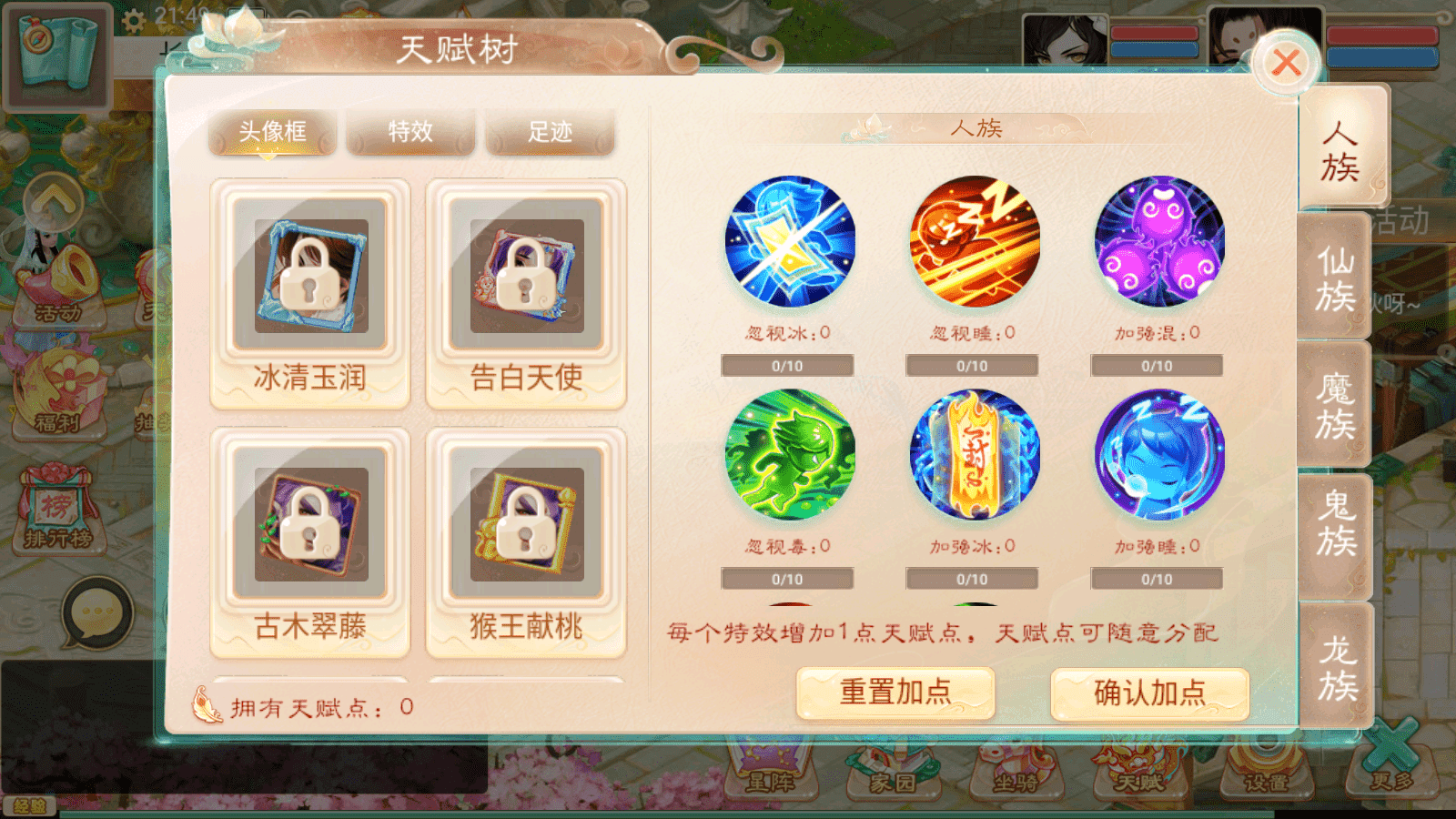Click the 0/10 progress bar under 忽视冰
Viewport: 1456px width, 819px height.
coord(788,365)
